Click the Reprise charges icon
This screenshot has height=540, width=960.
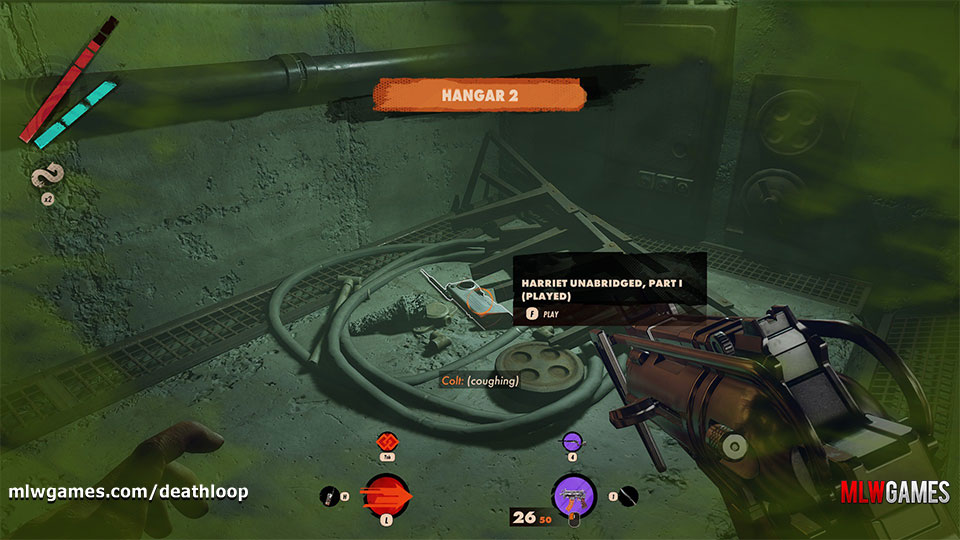click(x=45, y=179)
